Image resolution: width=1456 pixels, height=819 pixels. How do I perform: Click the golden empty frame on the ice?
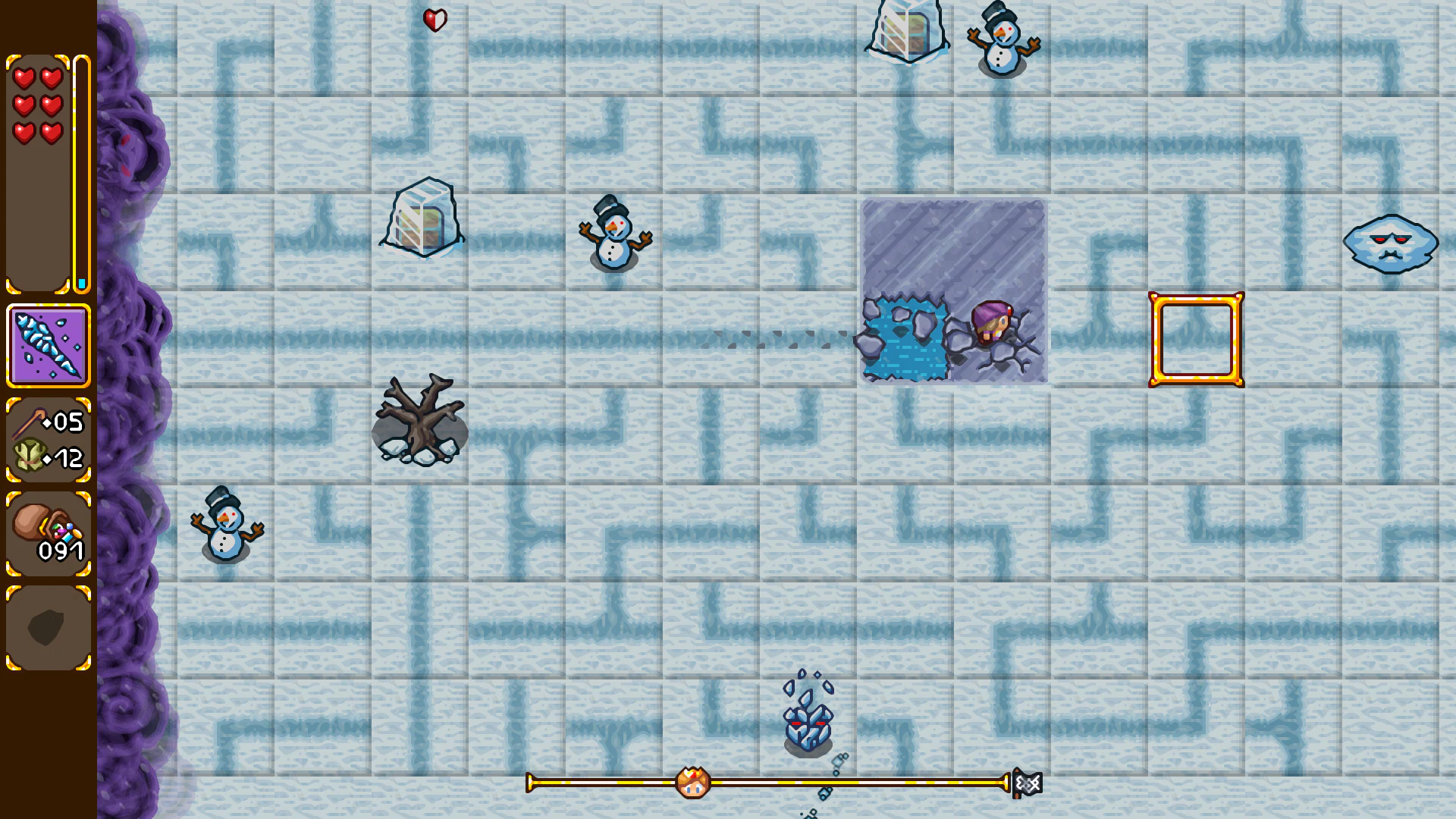pos(1196,338)
